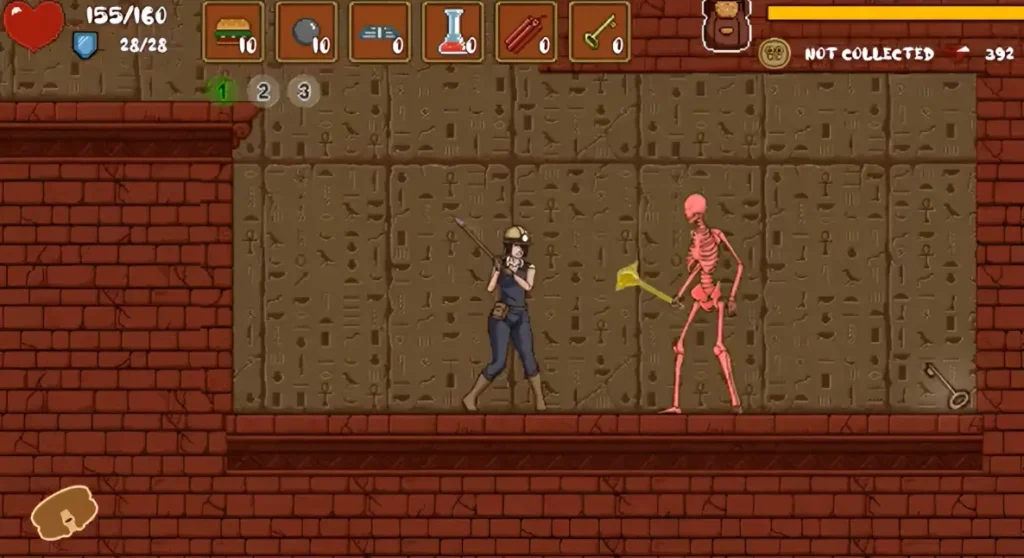The height and width of the screenshot is (558, 1024).
Task: Select the dynamite sticks slot
Action: coord(526,32)
